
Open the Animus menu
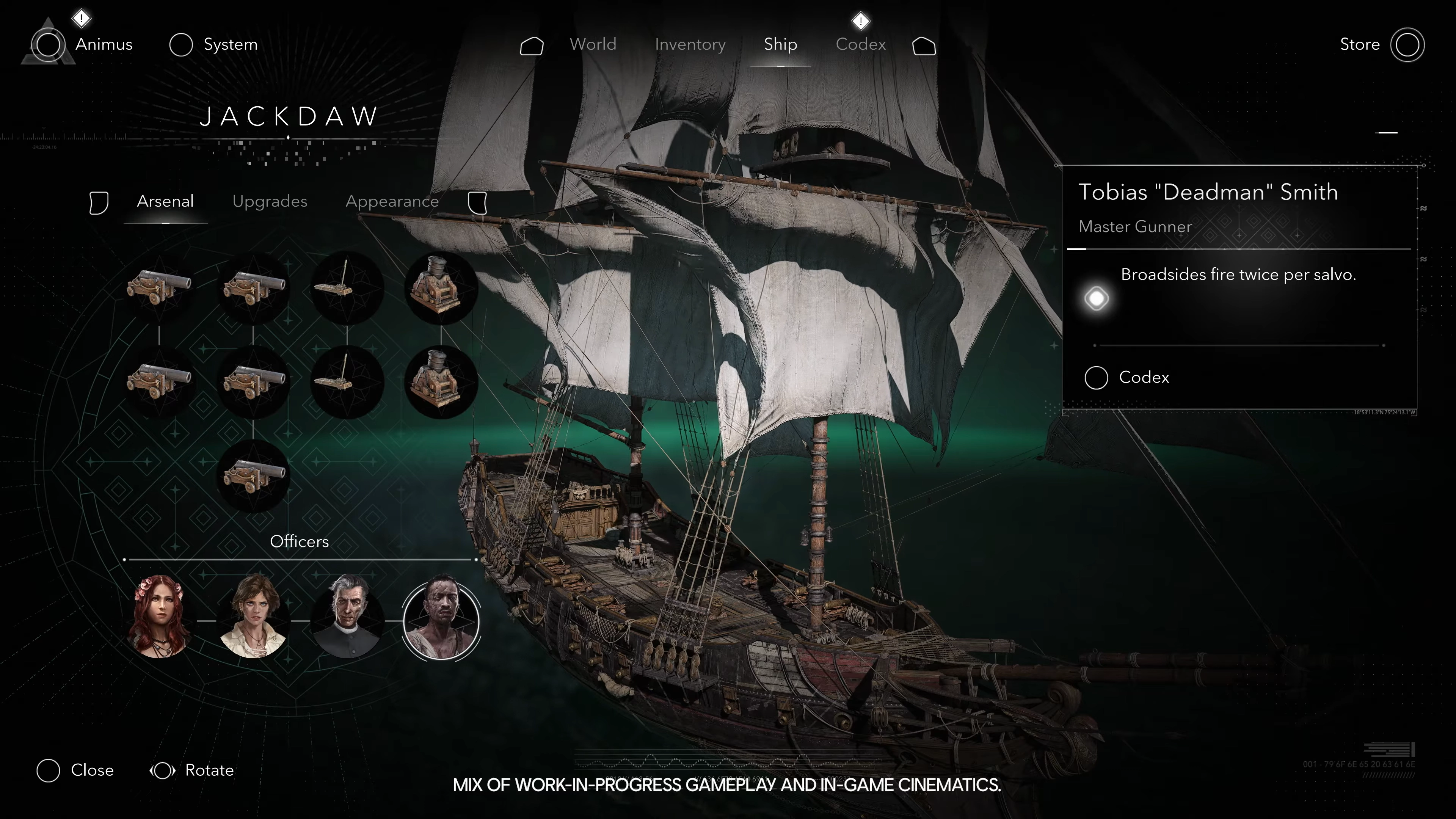point(104,44)
